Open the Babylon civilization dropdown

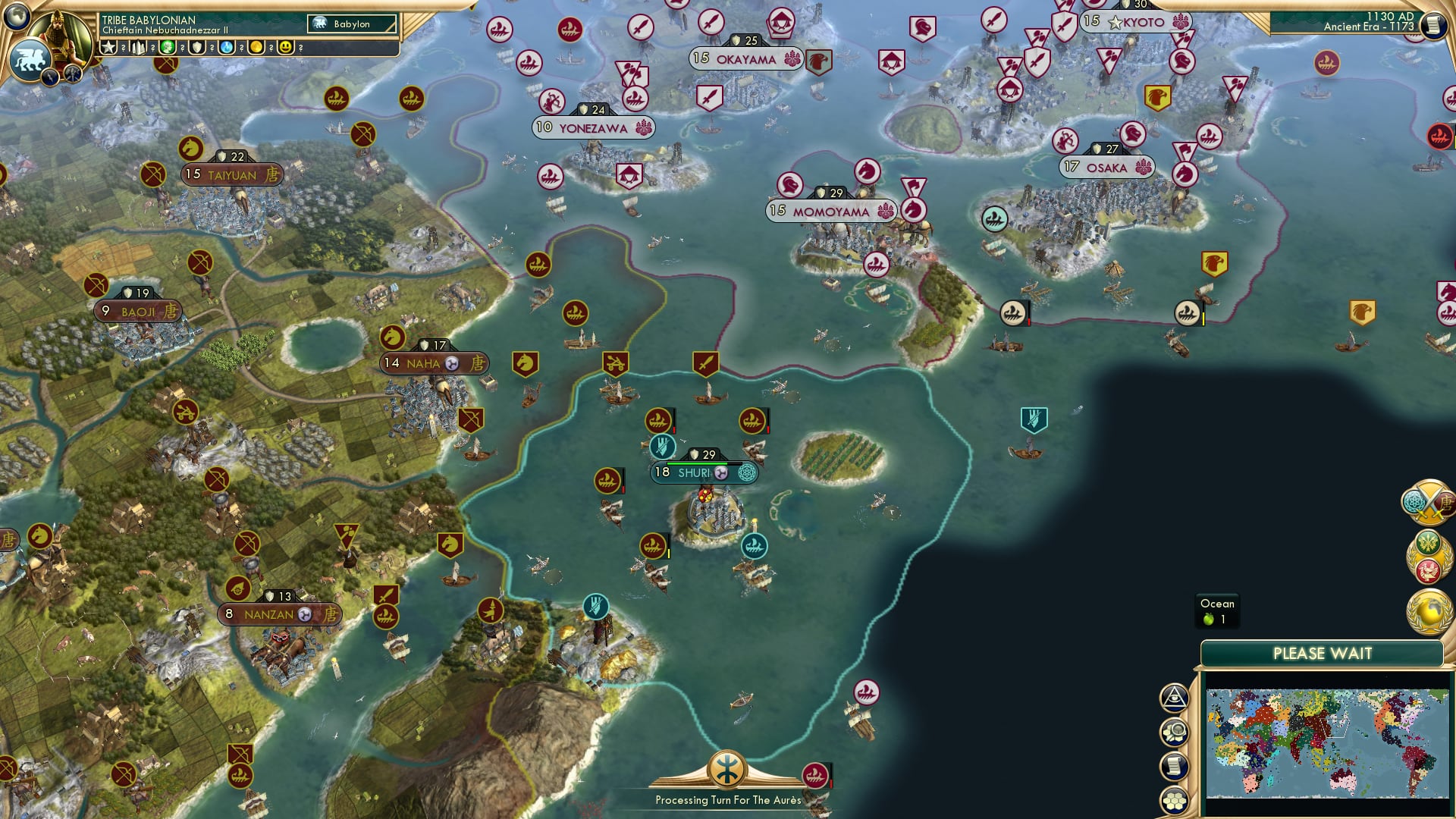pyautogui.click(x=350, y=24)
